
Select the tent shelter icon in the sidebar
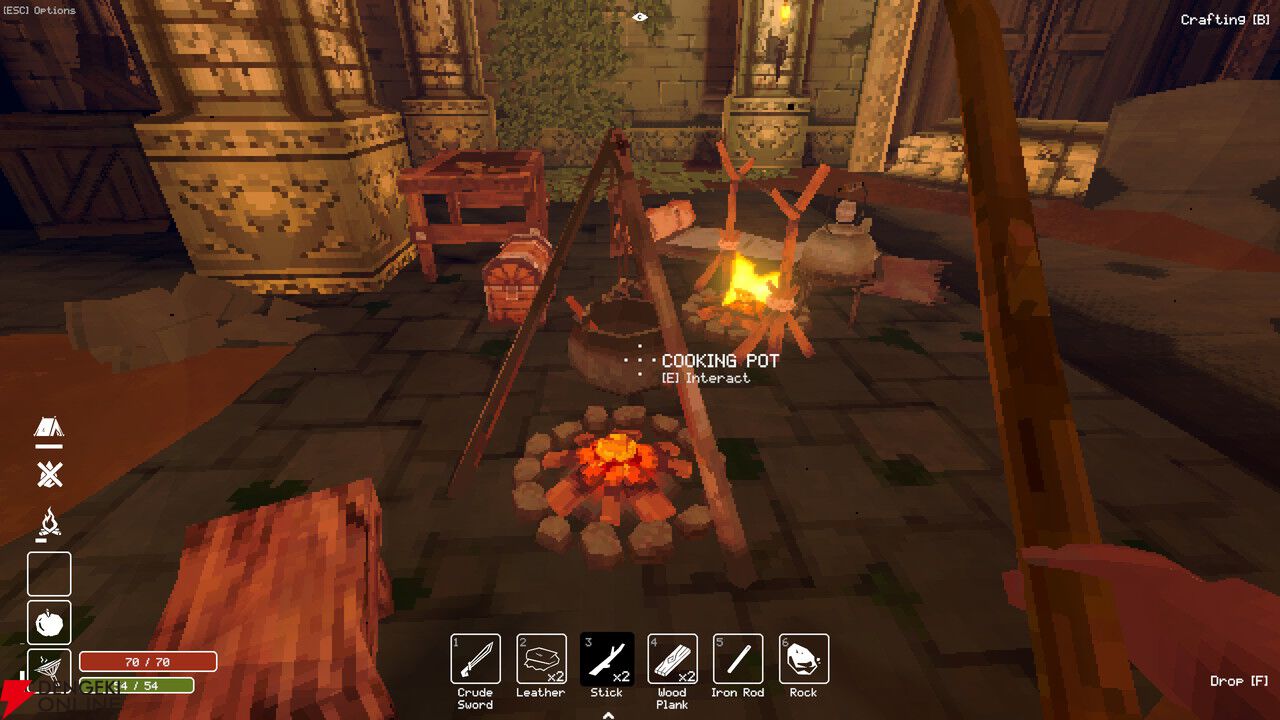click(x=48, y=430)
